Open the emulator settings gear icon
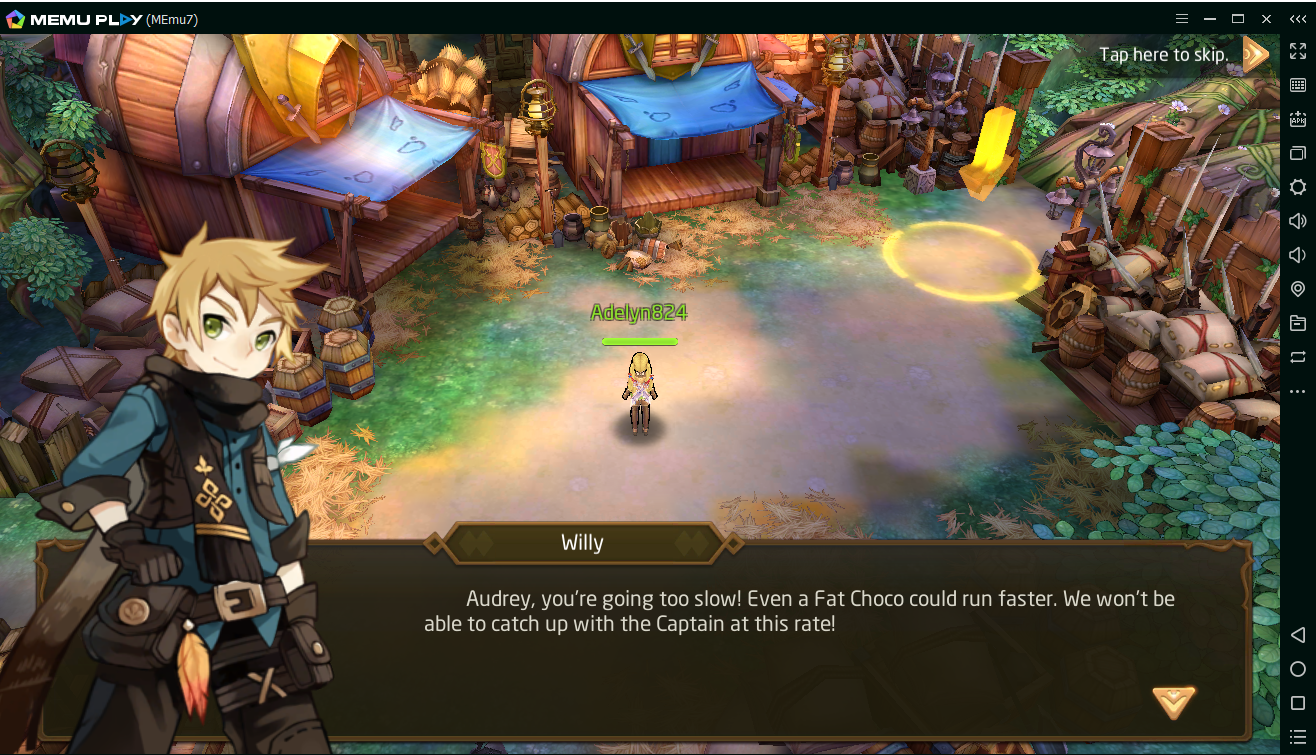Viewport: 1316px width, 755px height. point(1297,187)
